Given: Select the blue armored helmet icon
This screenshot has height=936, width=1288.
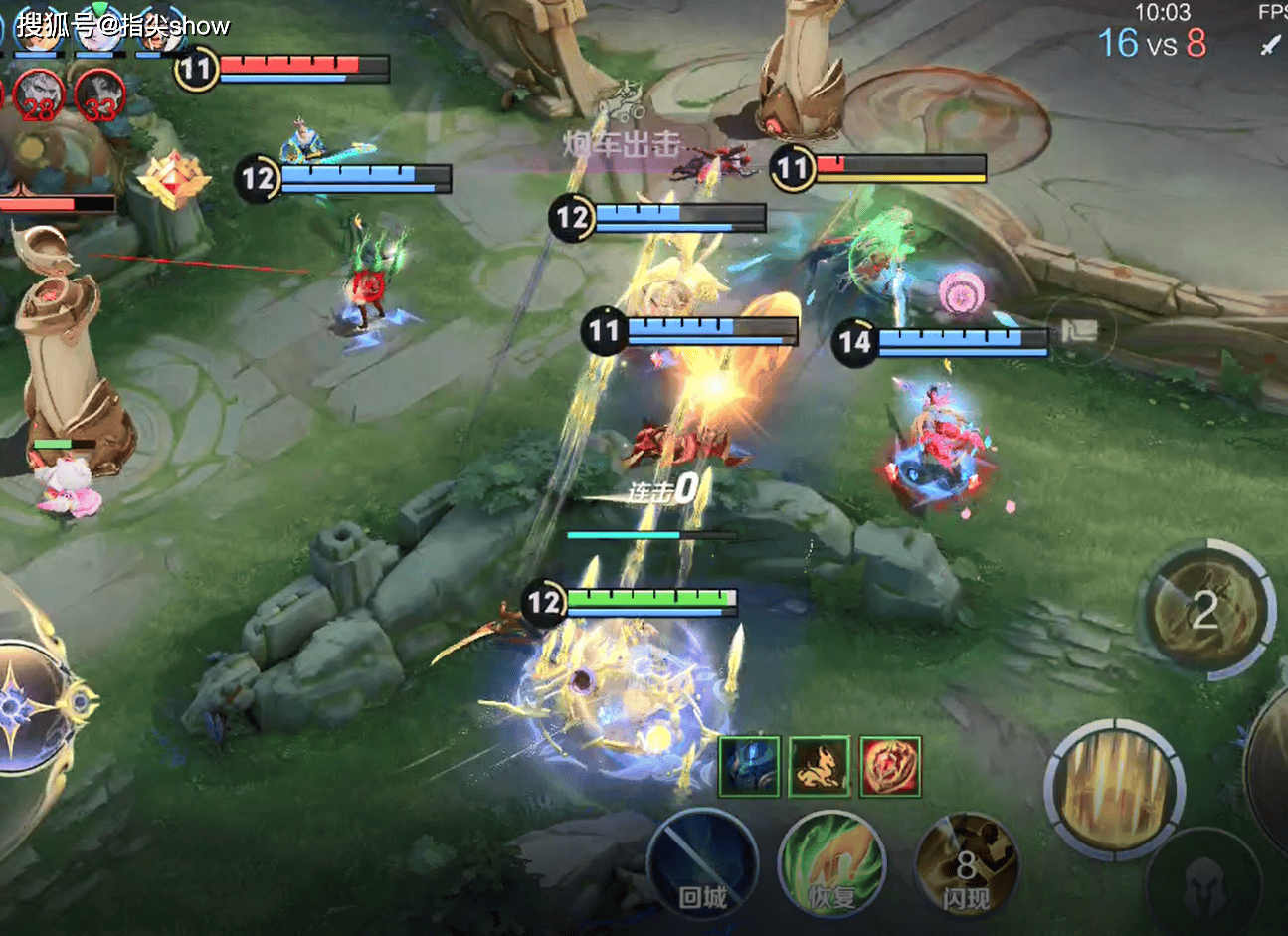Looking at the screenshot, I should (750, 766).
